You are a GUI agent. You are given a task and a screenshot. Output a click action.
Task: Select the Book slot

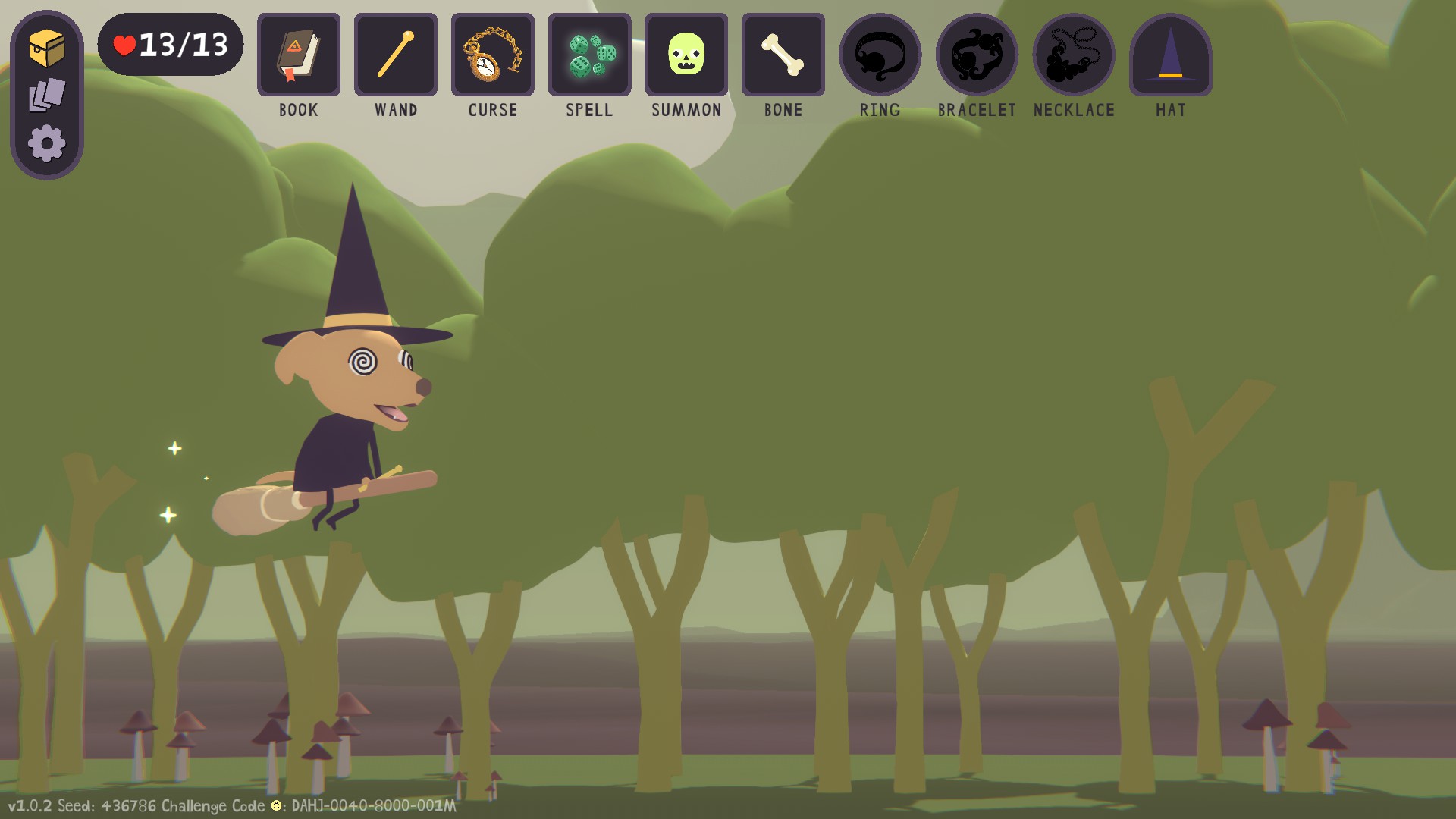pyautogui.click(x=299, y=55)
